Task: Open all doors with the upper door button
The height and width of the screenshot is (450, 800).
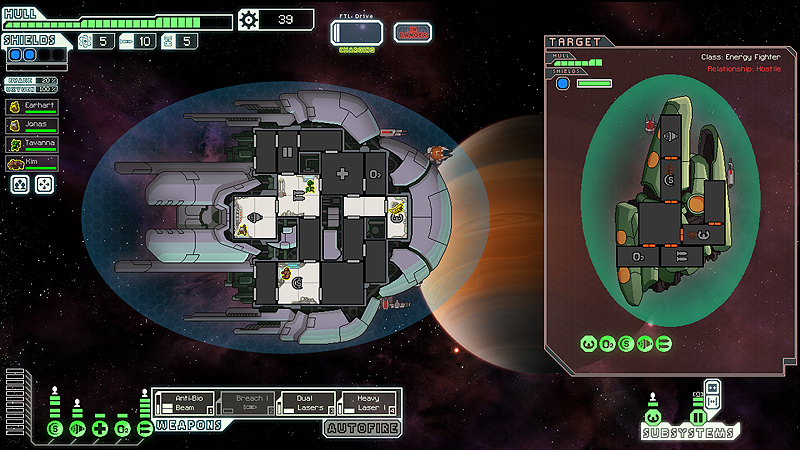Action: pyautogui.click(x=712, y=387)
